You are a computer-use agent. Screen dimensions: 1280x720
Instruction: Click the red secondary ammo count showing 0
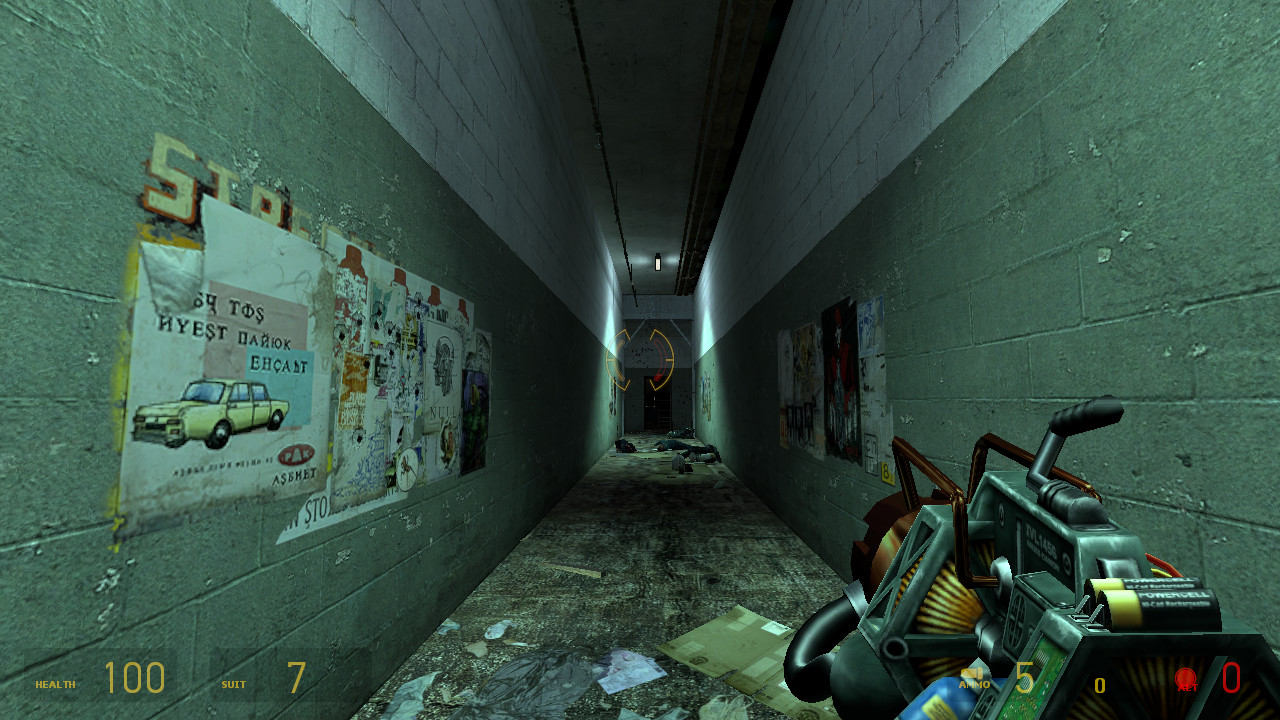click(x=1232, y=680)
